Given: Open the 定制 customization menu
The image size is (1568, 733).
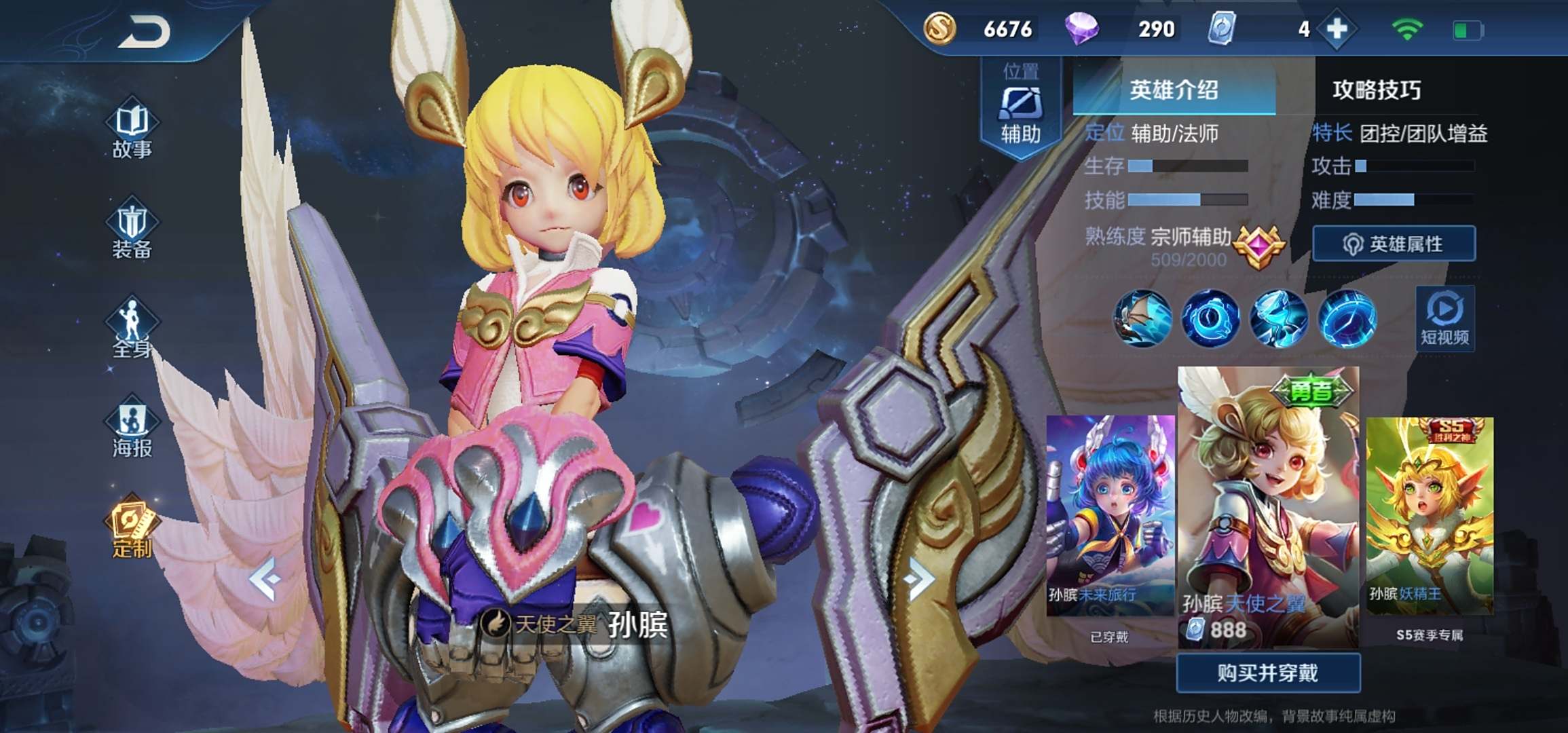Looking at the screenshot, I should pyautogui.click(x=132, y=529).
